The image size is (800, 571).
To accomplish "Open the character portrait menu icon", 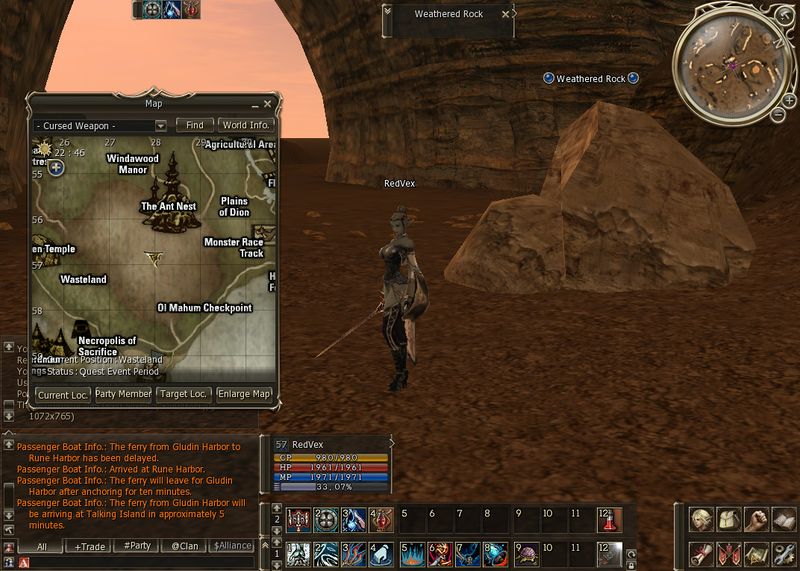I will [x=703, y=520].
